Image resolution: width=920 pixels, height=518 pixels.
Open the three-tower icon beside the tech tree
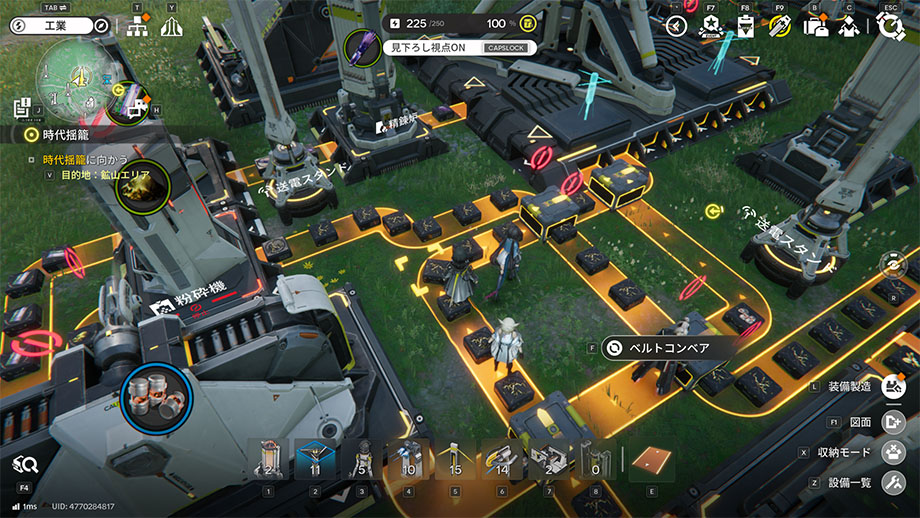point(172,27)
